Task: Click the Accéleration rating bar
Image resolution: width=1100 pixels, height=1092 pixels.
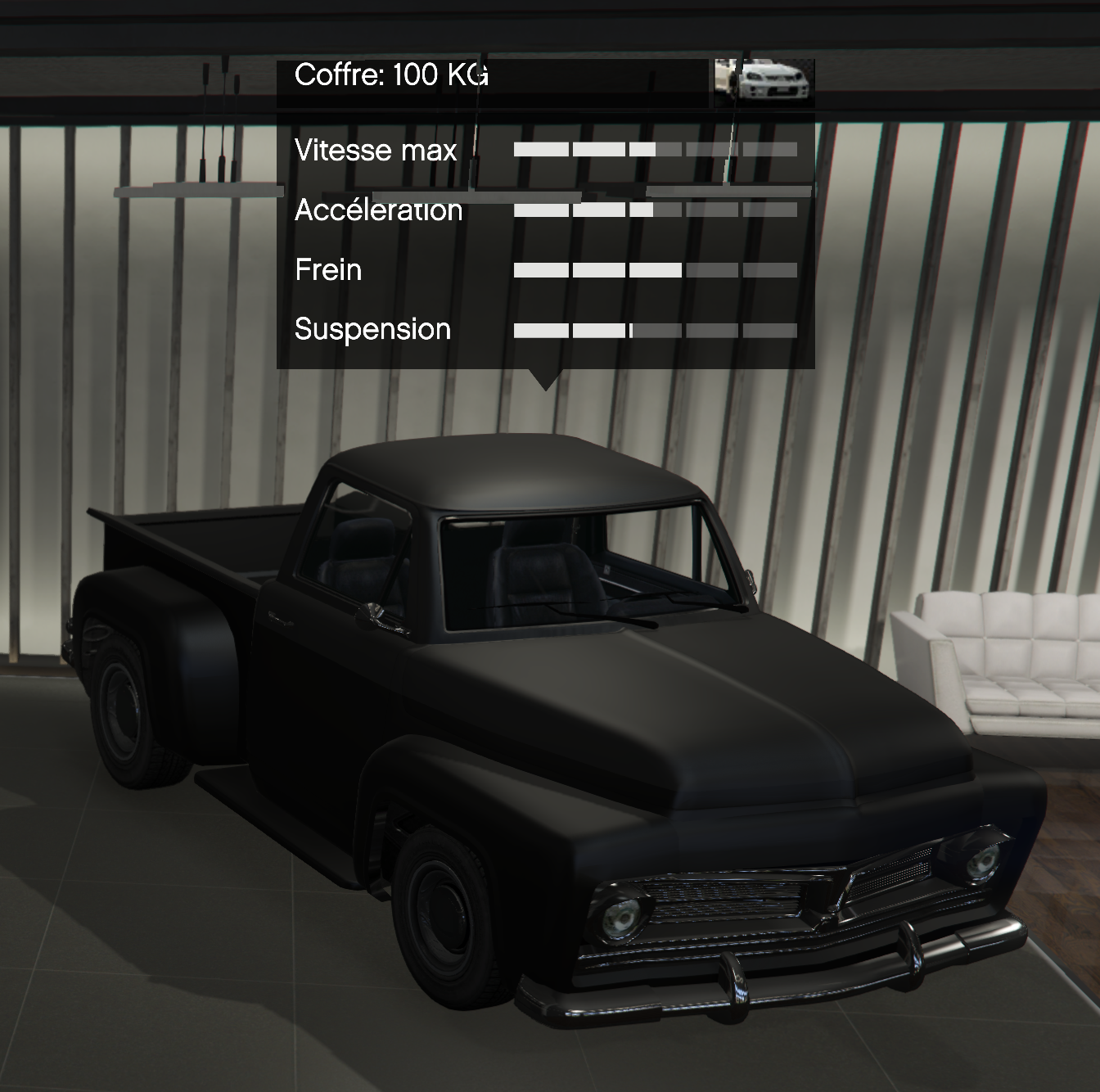Action: pyautogui.click(x=655, y=209)
